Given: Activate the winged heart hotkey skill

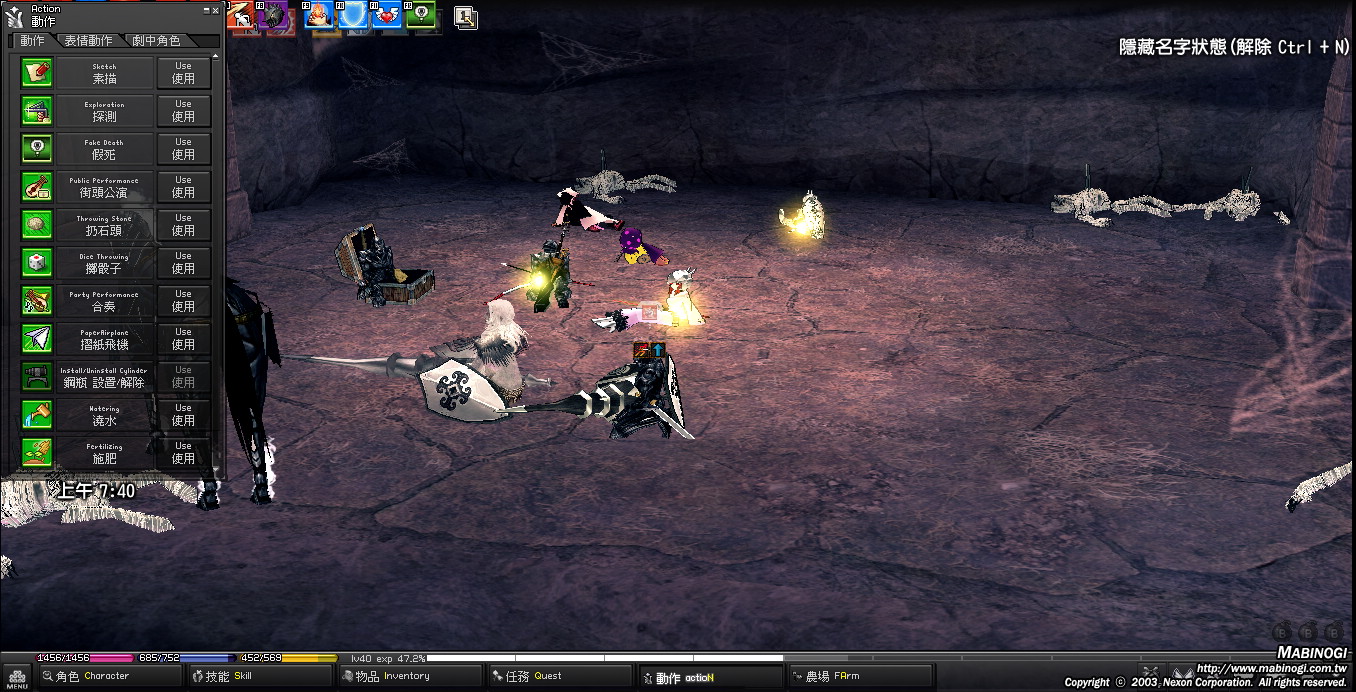Looking at the screenshot, I should [387, 15].
